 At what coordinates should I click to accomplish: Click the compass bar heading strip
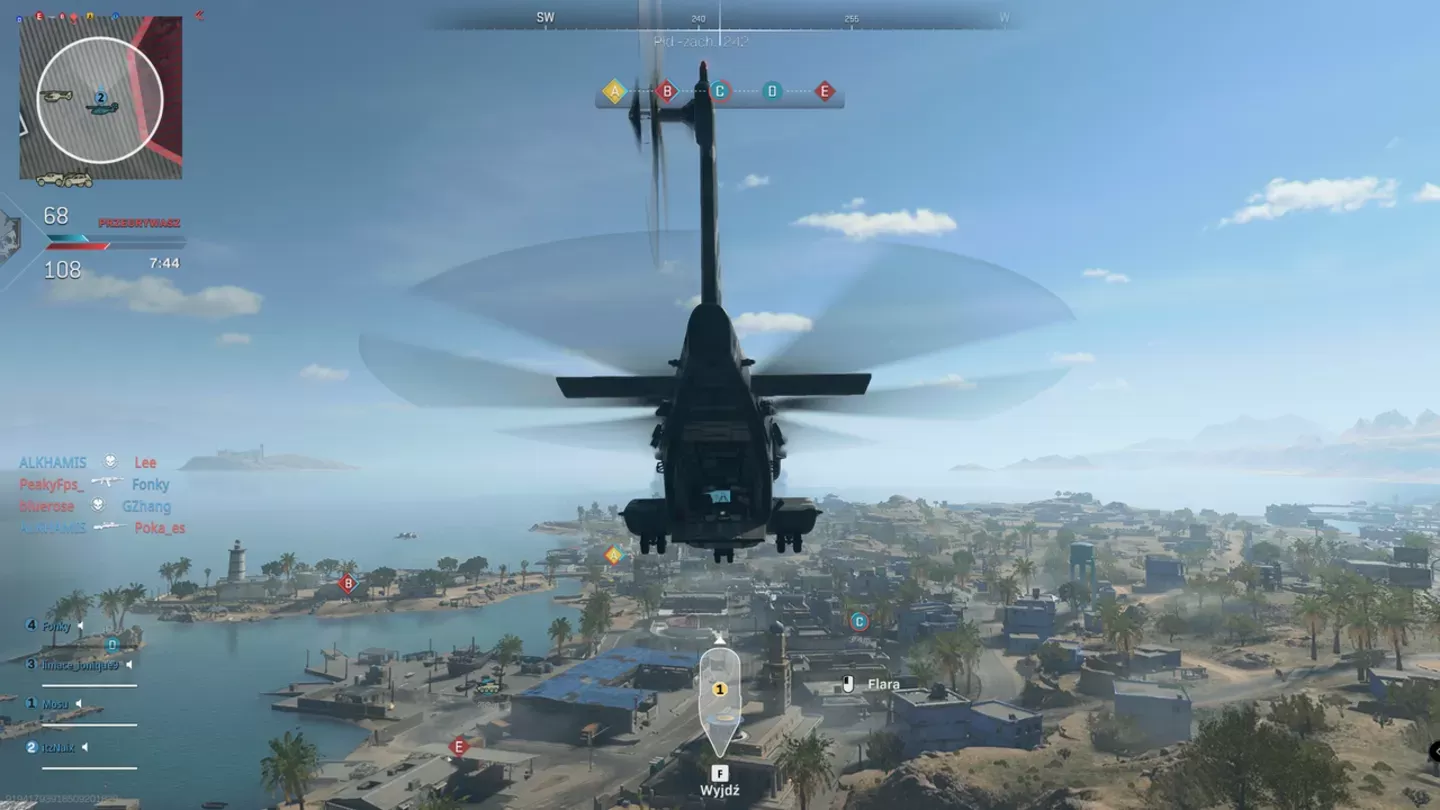(720, 18)
